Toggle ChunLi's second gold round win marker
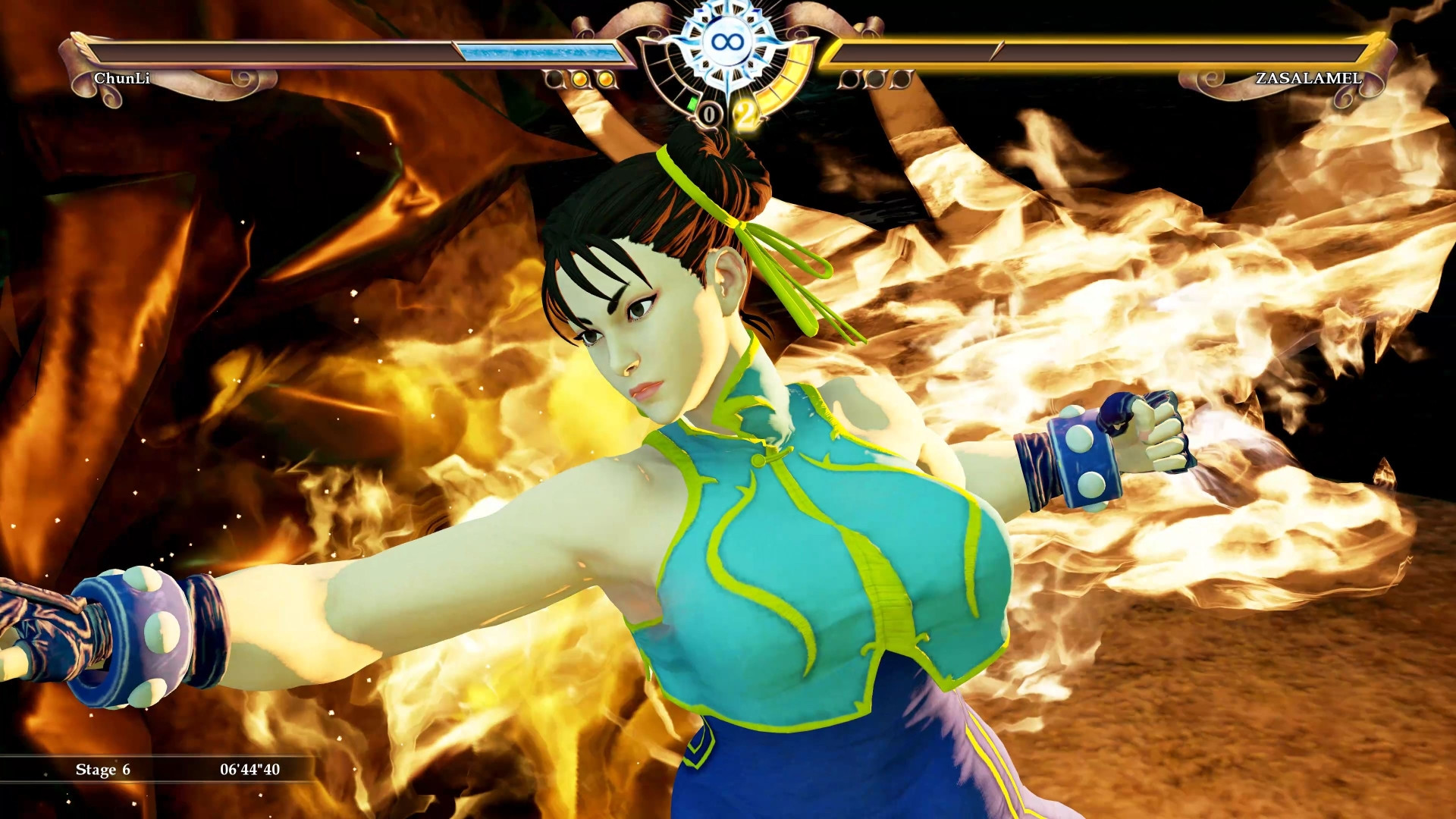 tap(604, 79)
